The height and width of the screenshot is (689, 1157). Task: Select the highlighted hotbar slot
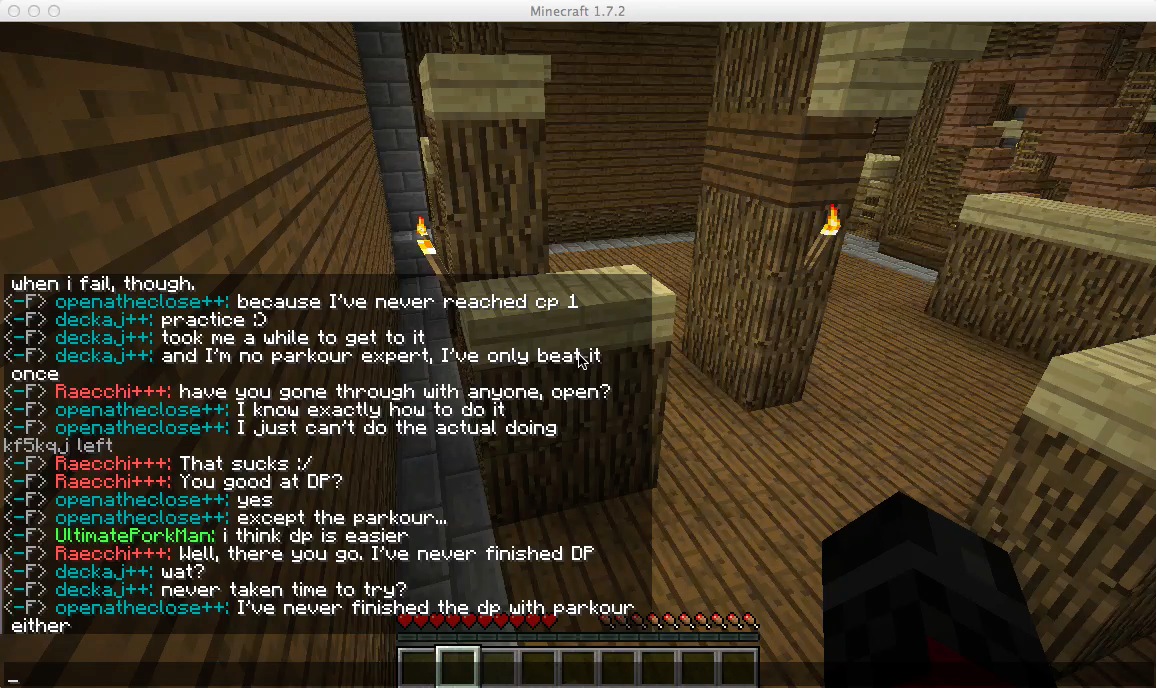click(458, 667)
